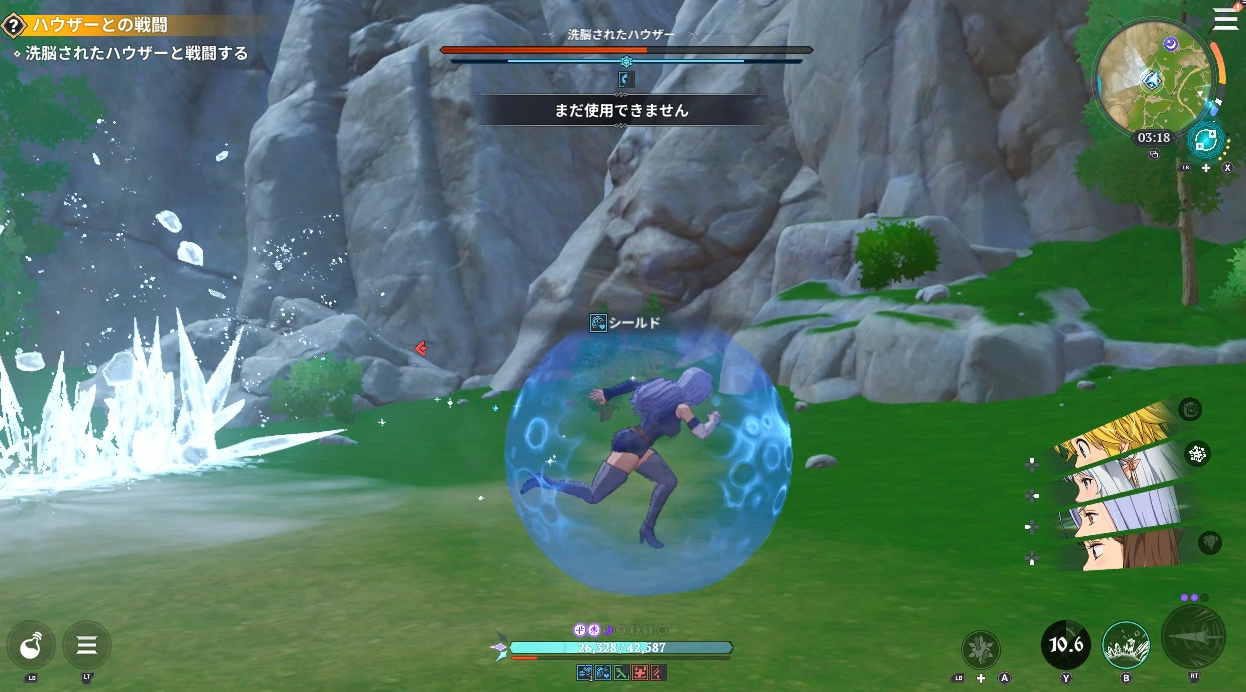Use the potion flask item button
Image resolution: width=1246 pixels, height=692 pixels.
point(31,645)
